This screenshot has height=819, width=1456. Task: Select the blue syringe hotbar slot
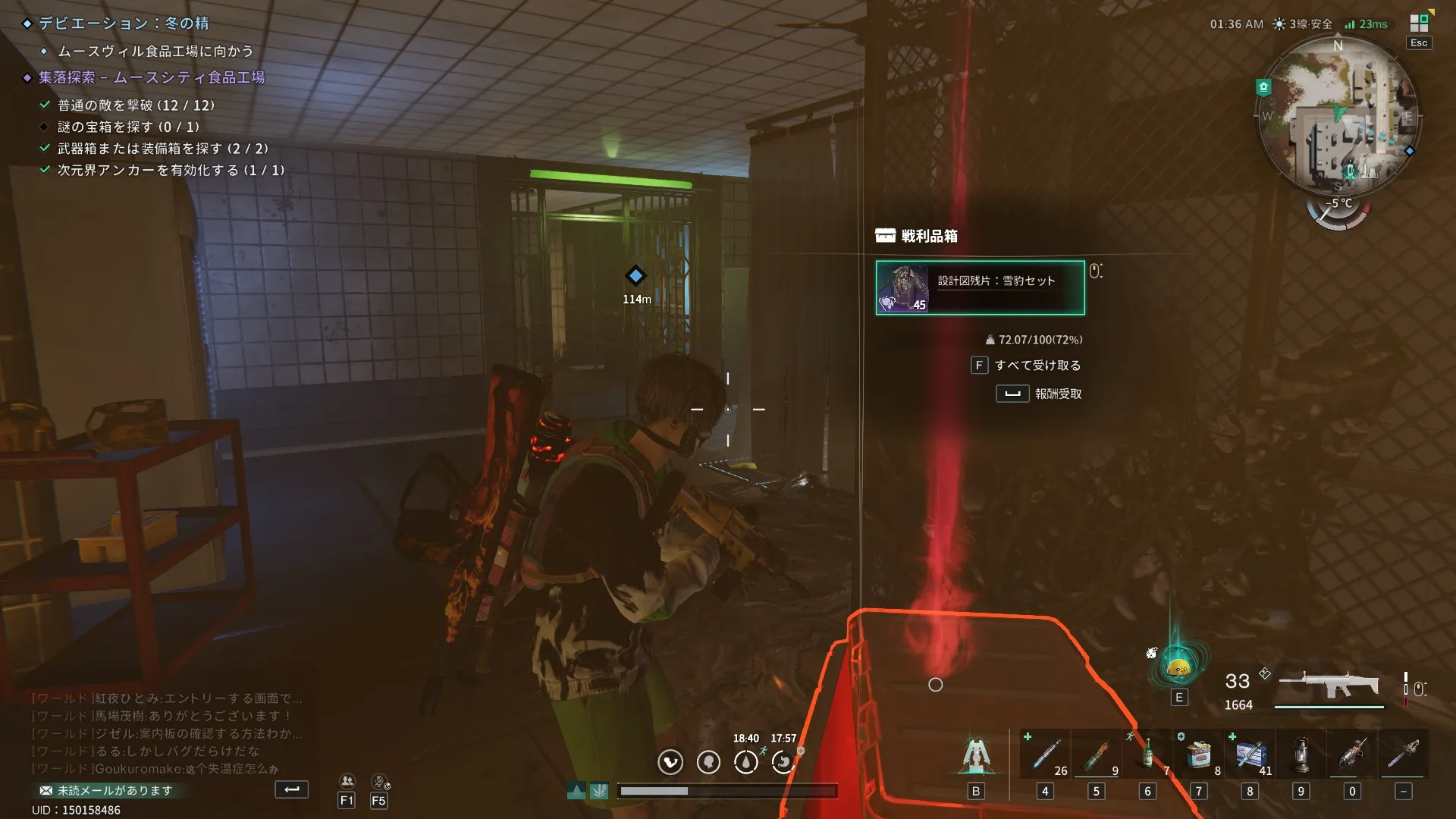click(x=1045, y=755)
